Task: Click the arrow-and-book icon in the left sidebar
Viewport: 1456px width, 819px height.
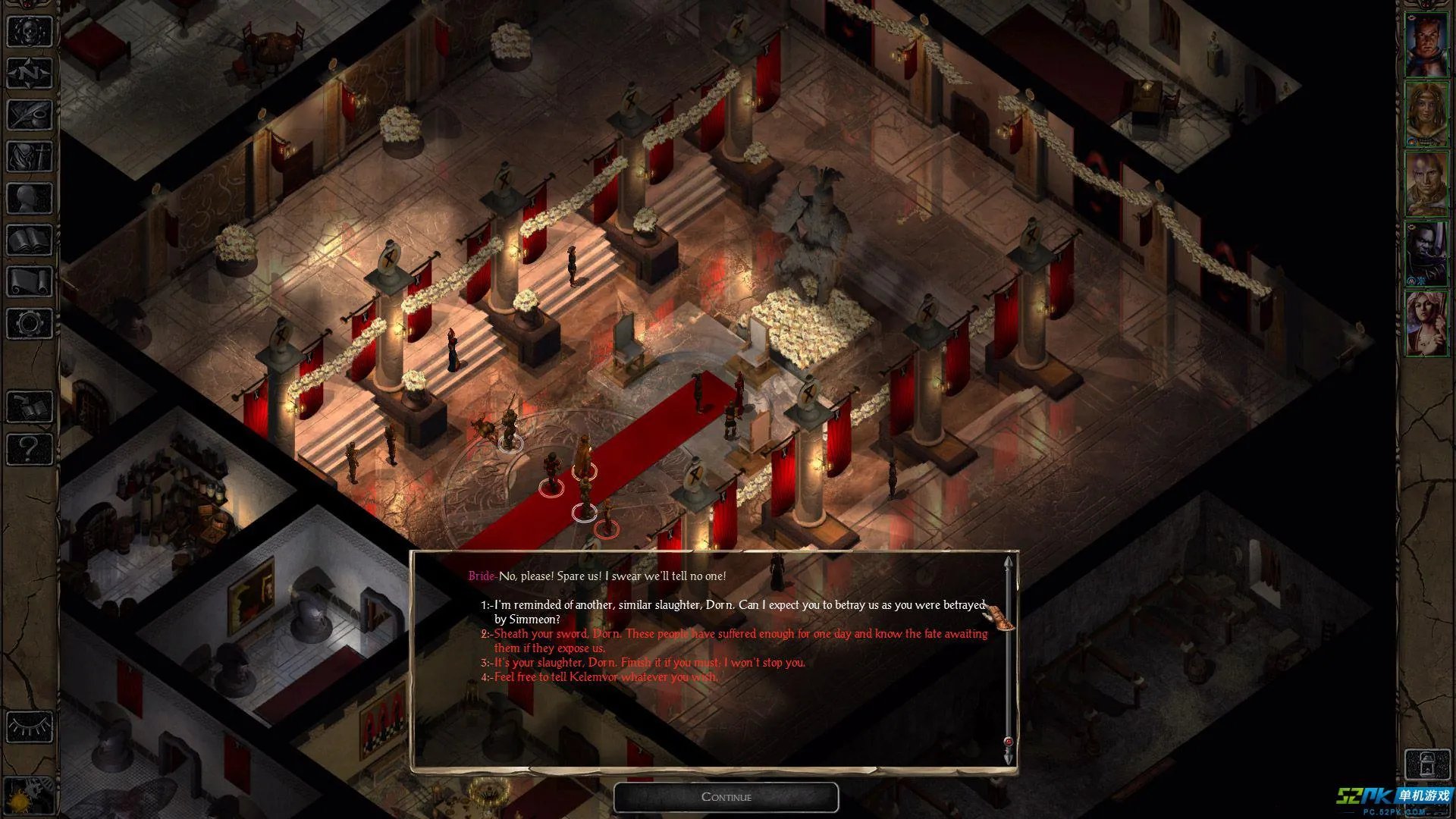Action: click(x=29, y=407)
